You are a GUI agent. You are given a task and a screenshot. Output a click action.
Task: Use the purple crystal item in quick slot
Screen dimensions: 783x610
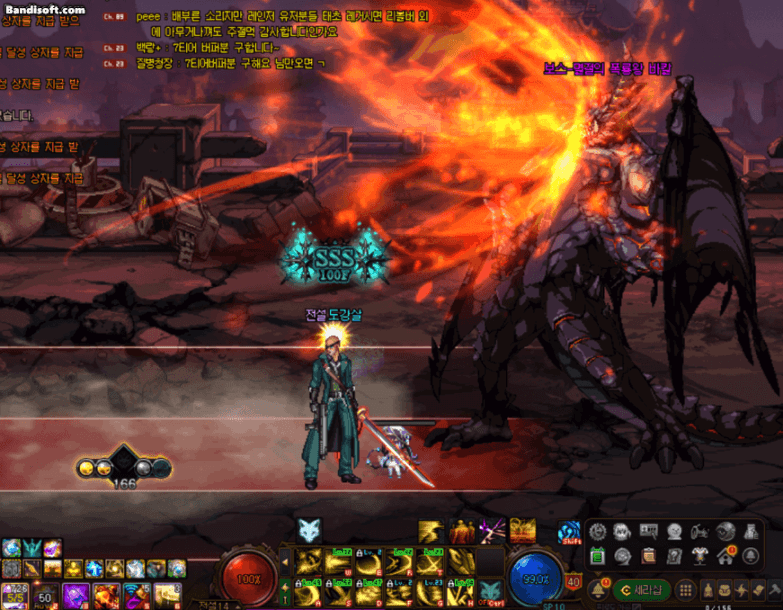[76, 594]
